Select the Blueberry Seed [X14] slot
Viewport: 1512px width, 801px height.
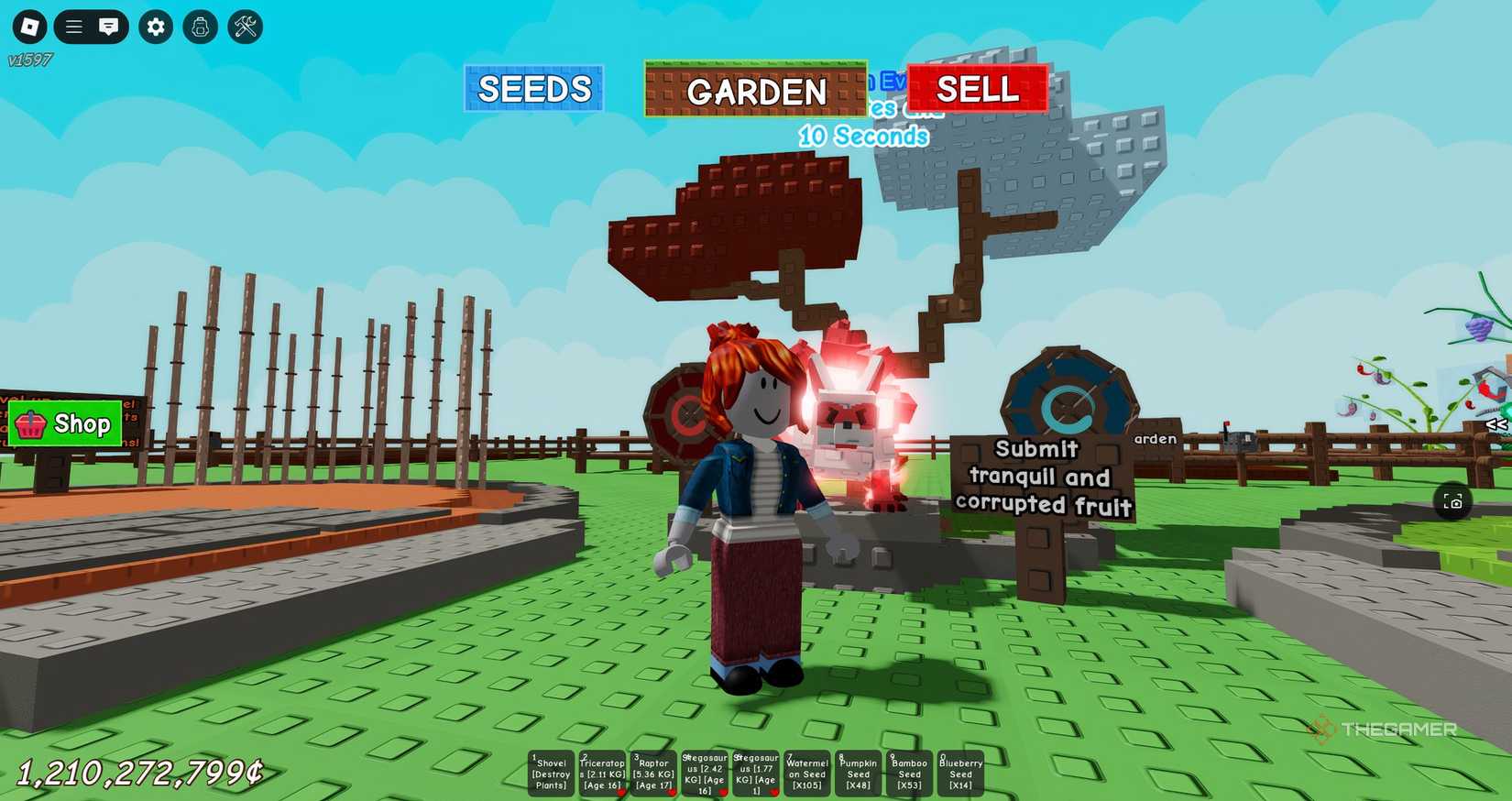959,773
